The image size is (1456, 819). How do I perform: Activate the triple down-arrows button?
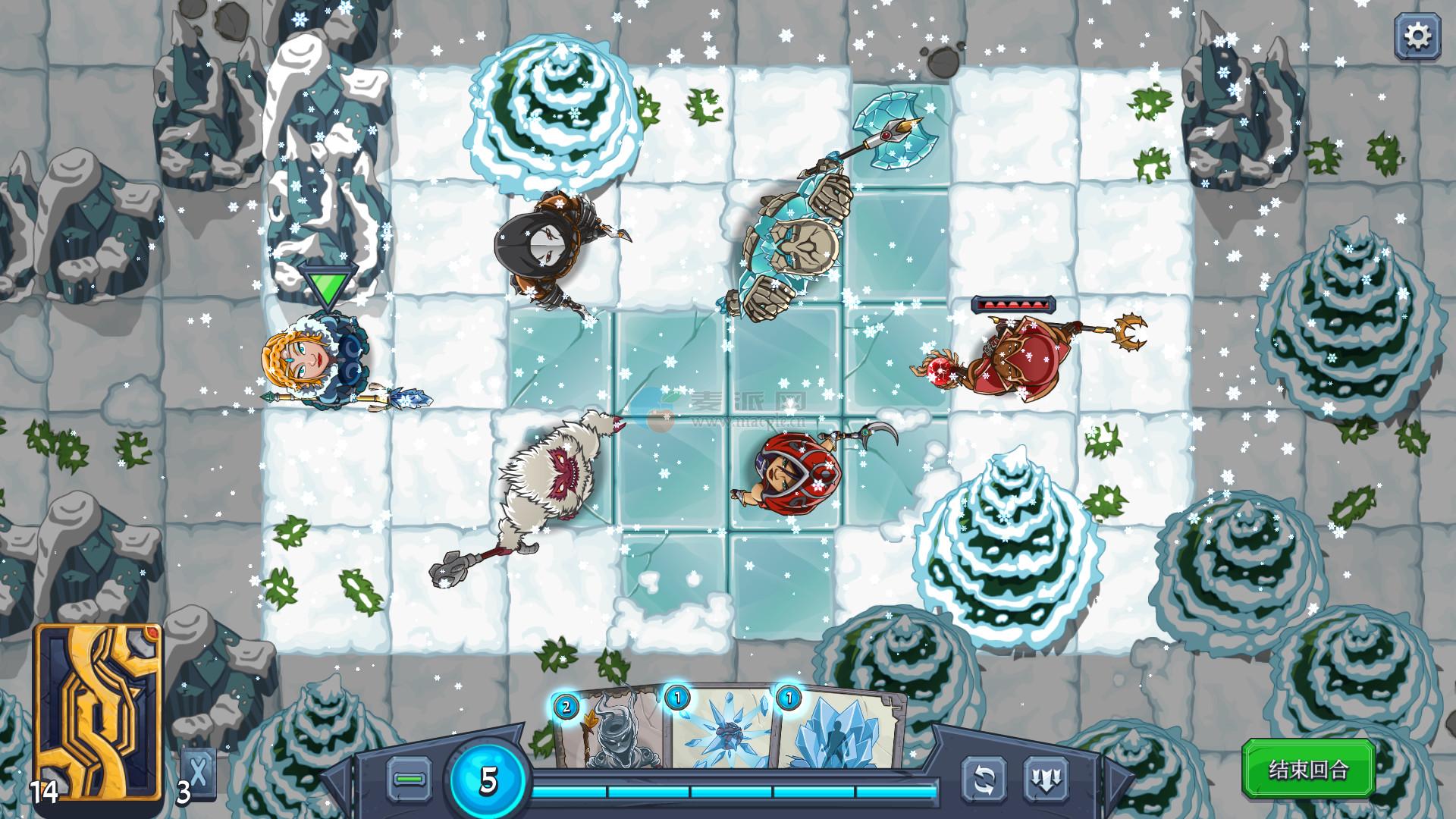(x=1046, y=779)
